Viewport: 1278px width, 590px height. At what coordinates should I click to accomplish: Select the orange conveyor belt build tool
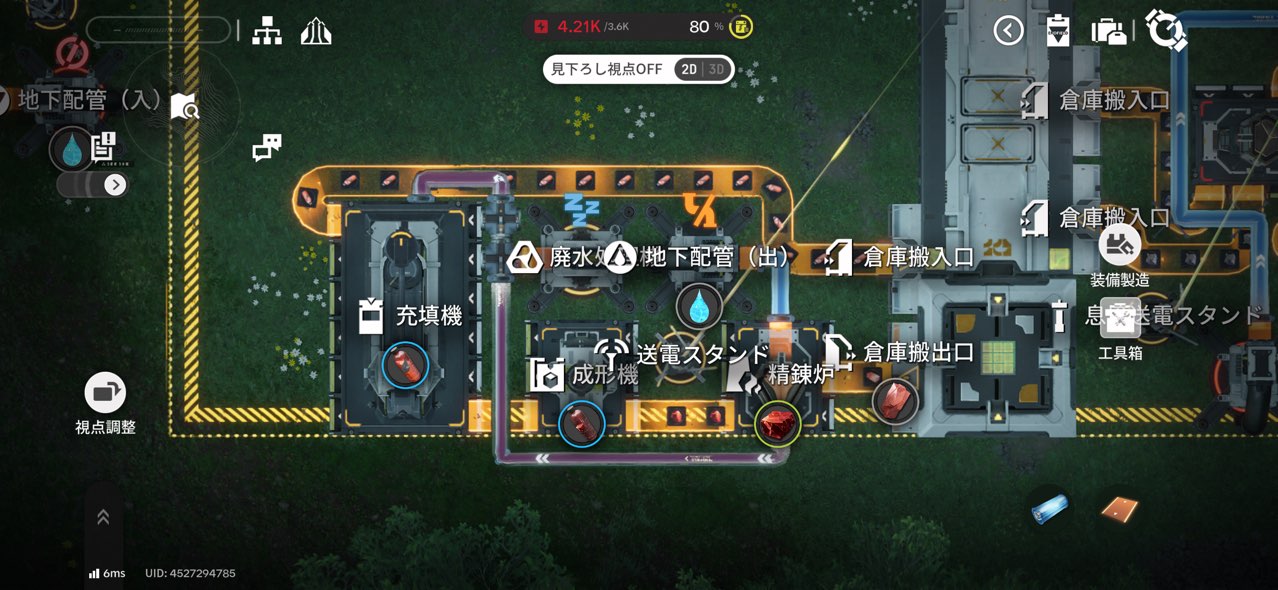[x=1119, y=509]
